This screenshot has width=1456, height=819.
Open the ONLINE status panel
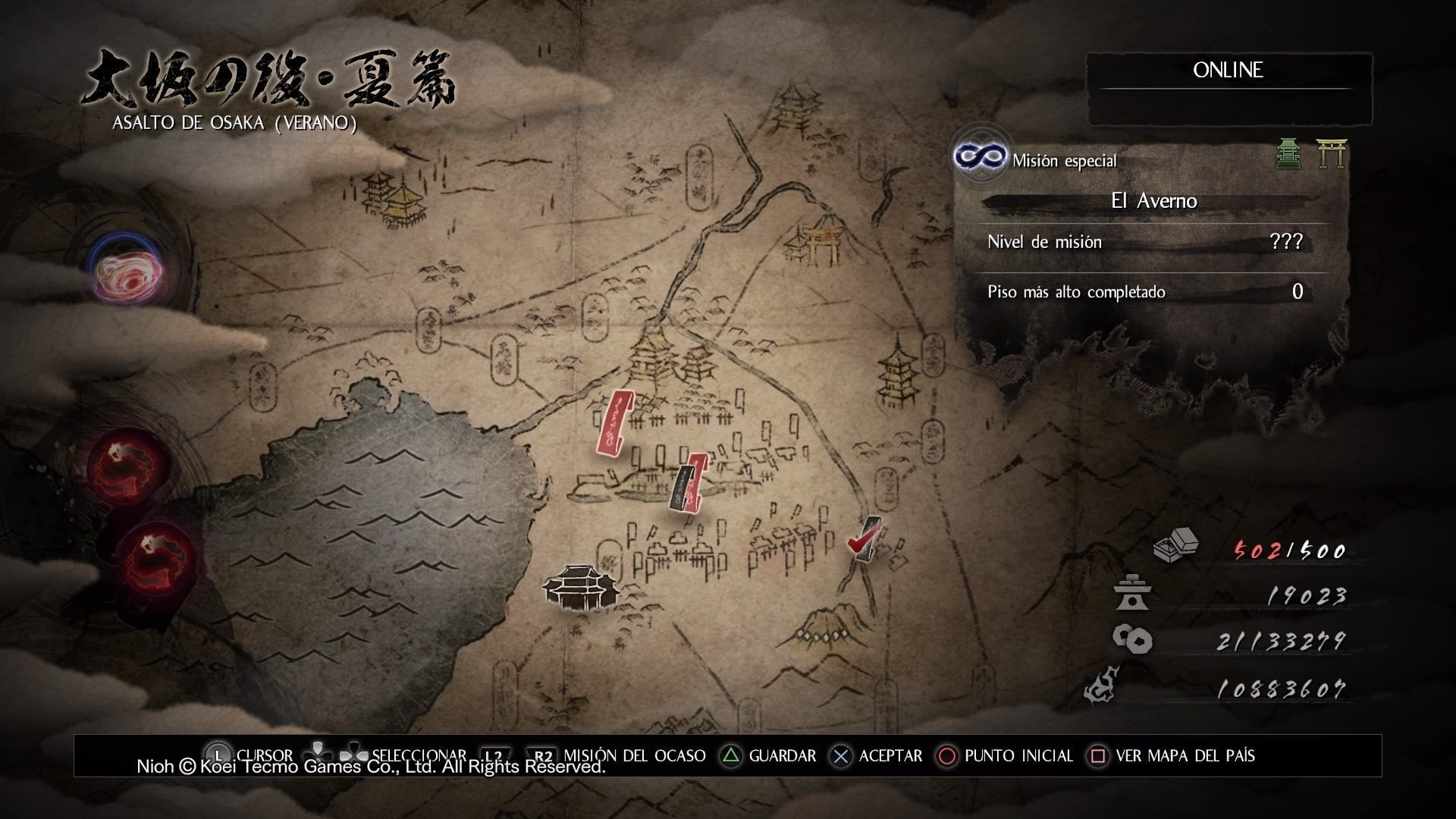[1228, 71]
